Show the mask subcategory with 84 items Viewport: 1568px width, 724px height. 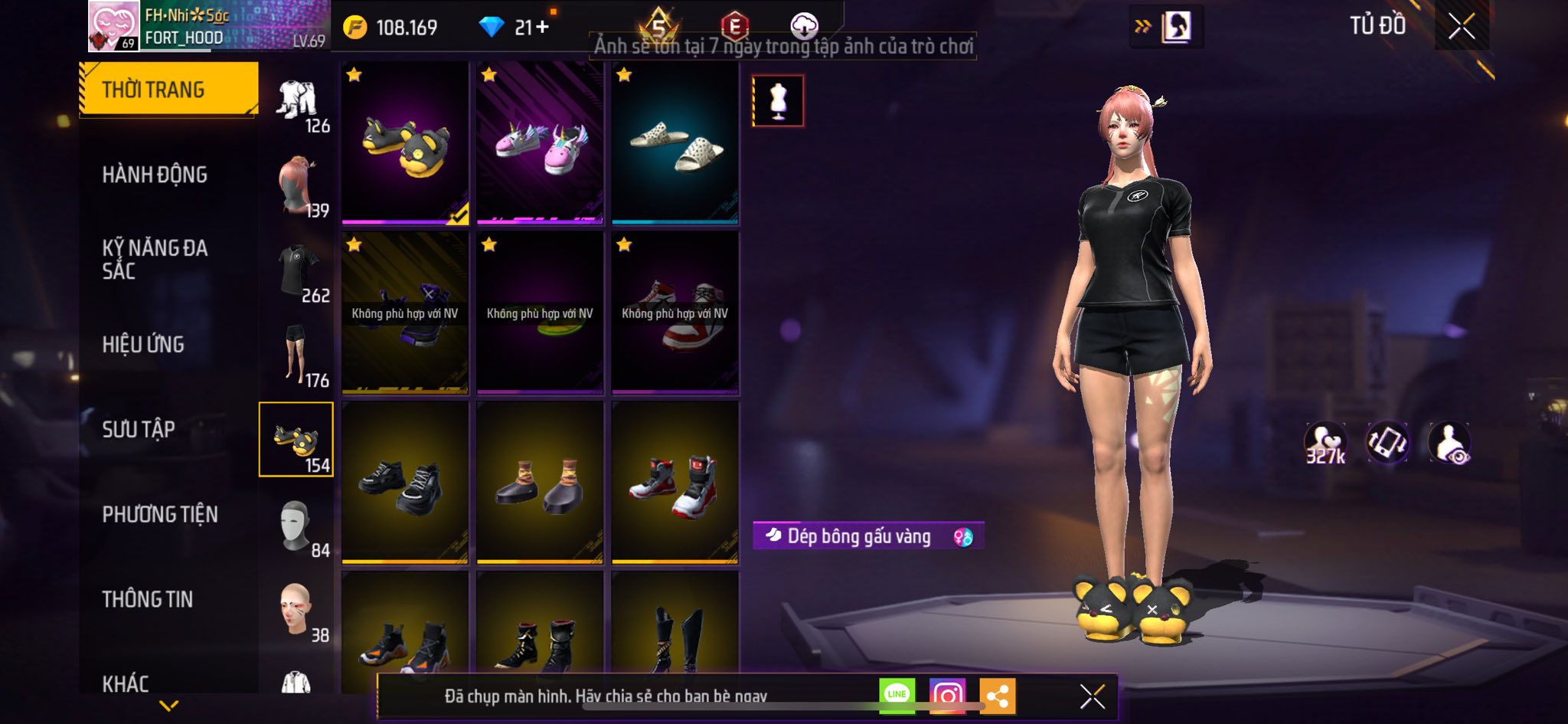coord(297,526)
